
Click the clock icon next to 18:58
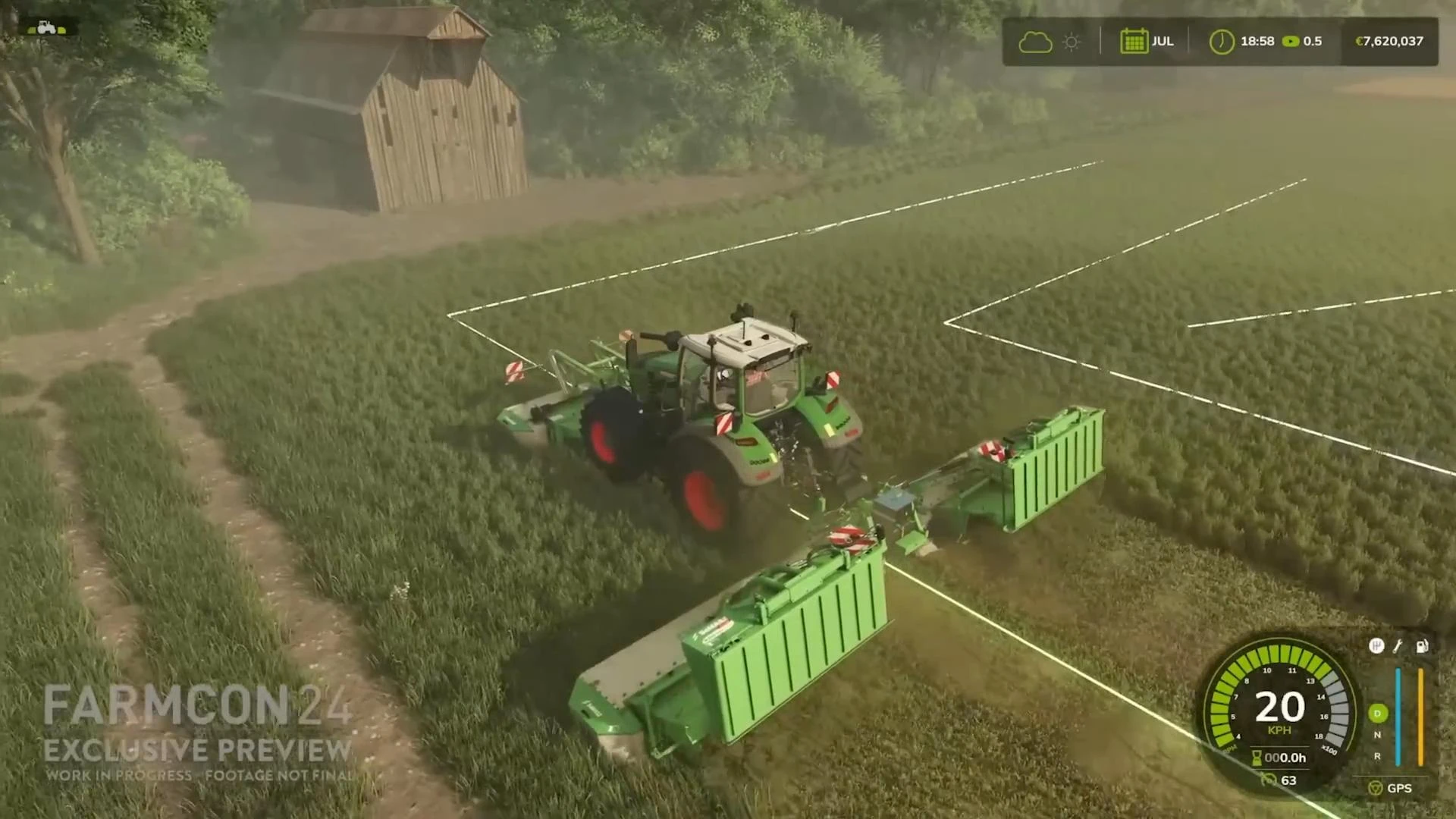pos(1221,41)
